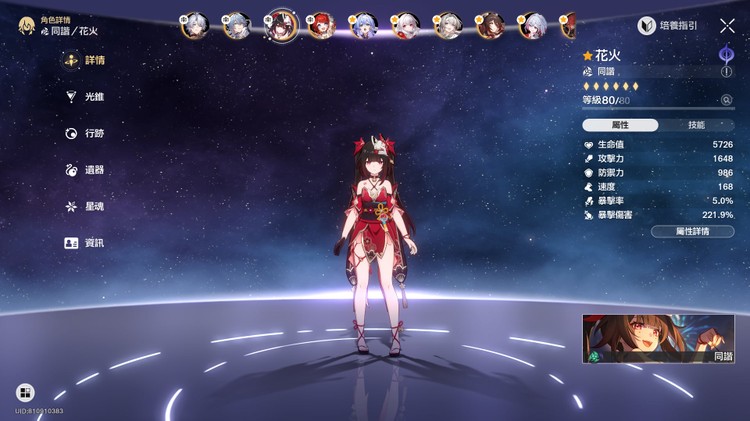Screen dimensions: 750x421
Task: Pick the brown-haired character portrait in the roster
Action: 490,25
